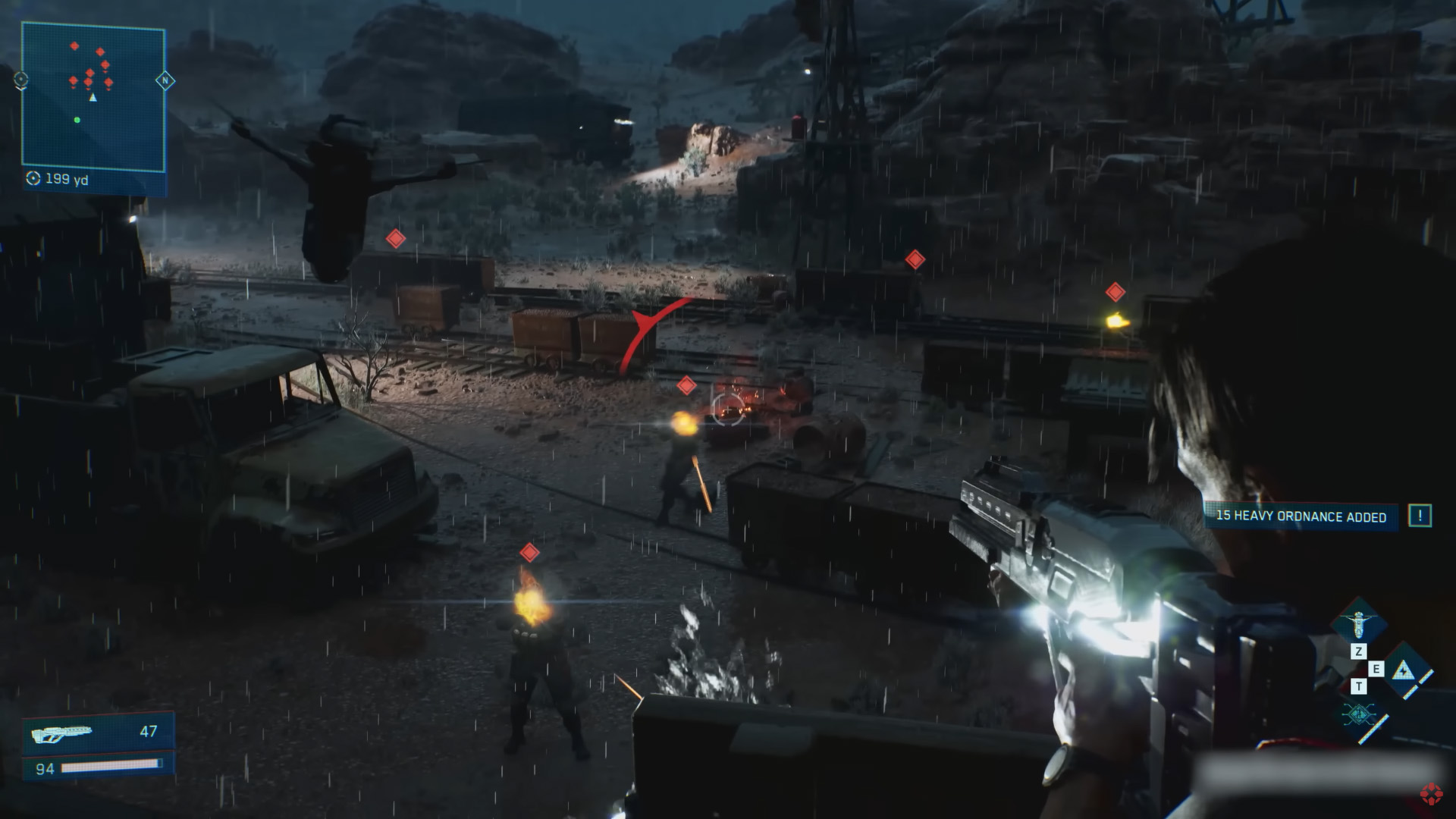Use the lightning triangle ability
Screen dimensions: 1456x819
click(1403, 670)
